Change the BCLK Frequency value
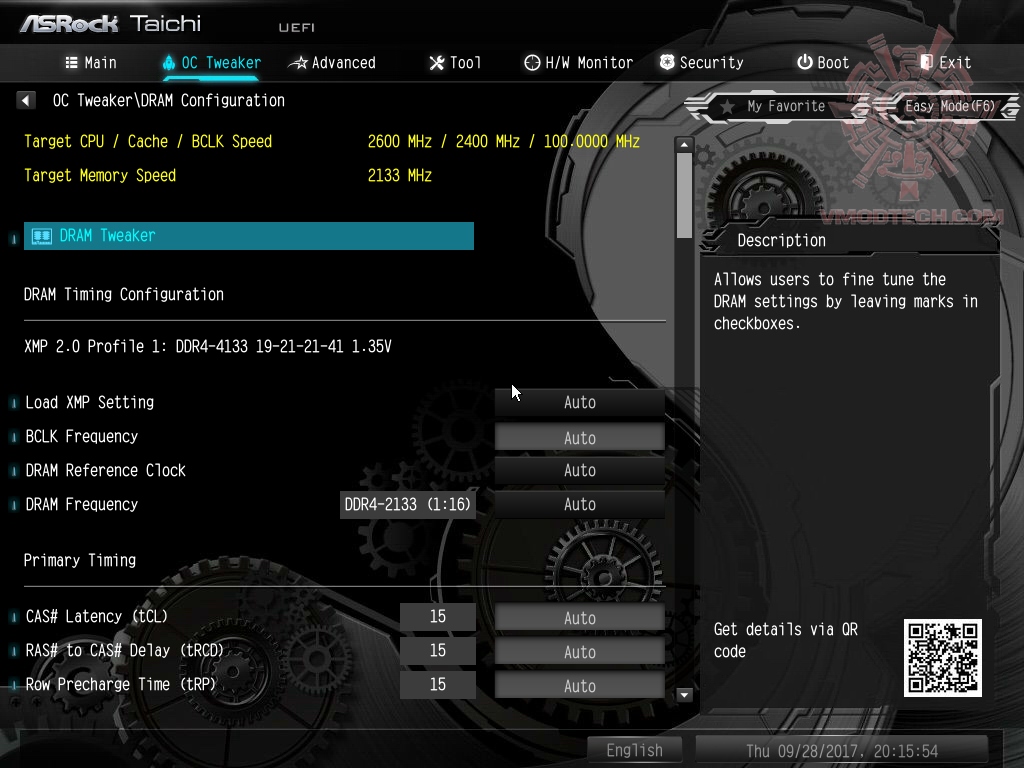The width and height of the screenshot is (1024, 768). 580,437
